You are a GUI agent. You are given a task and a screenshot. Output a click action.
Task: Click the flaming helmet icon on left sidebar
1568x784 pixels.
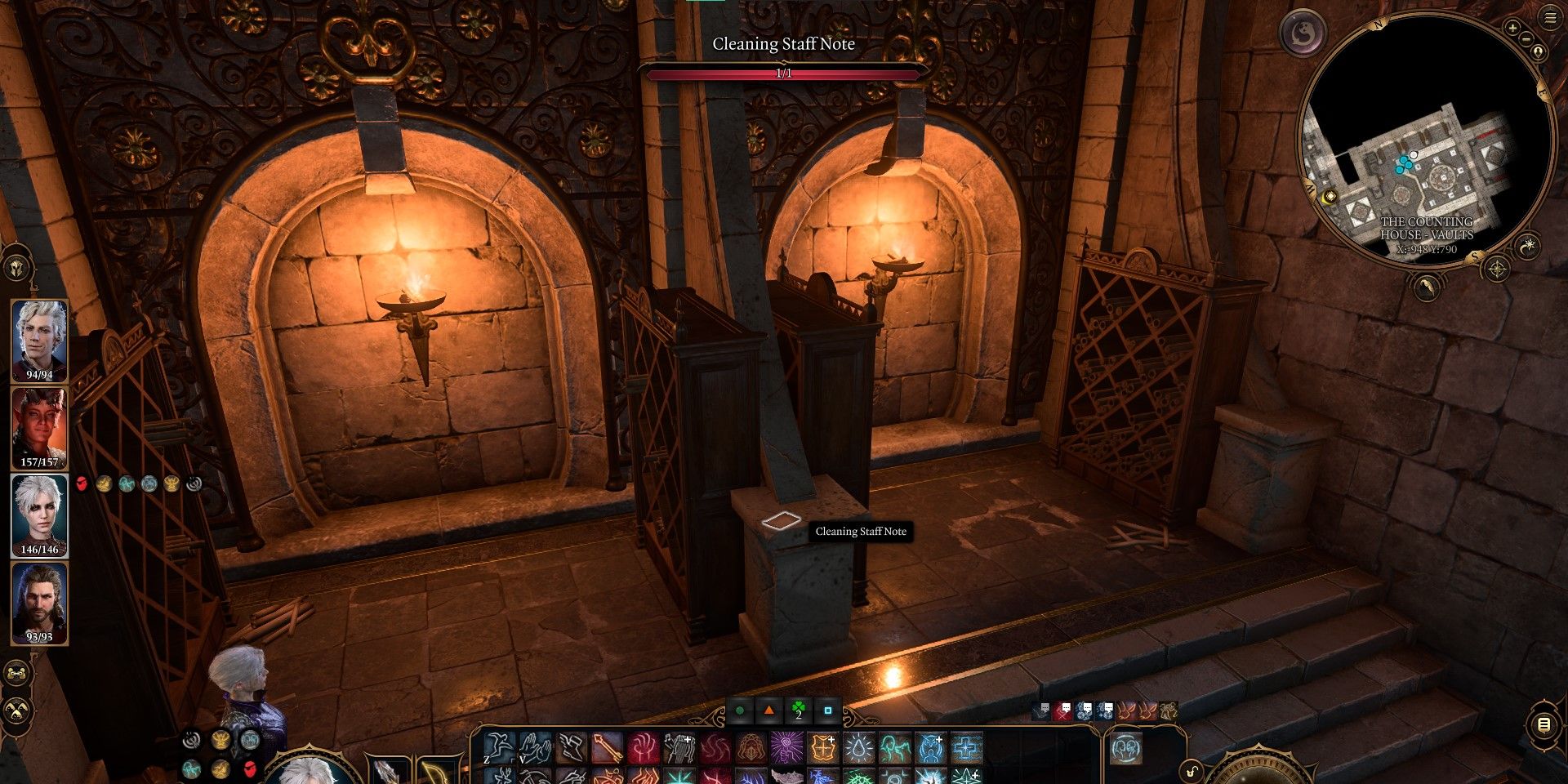coord(16,266)
